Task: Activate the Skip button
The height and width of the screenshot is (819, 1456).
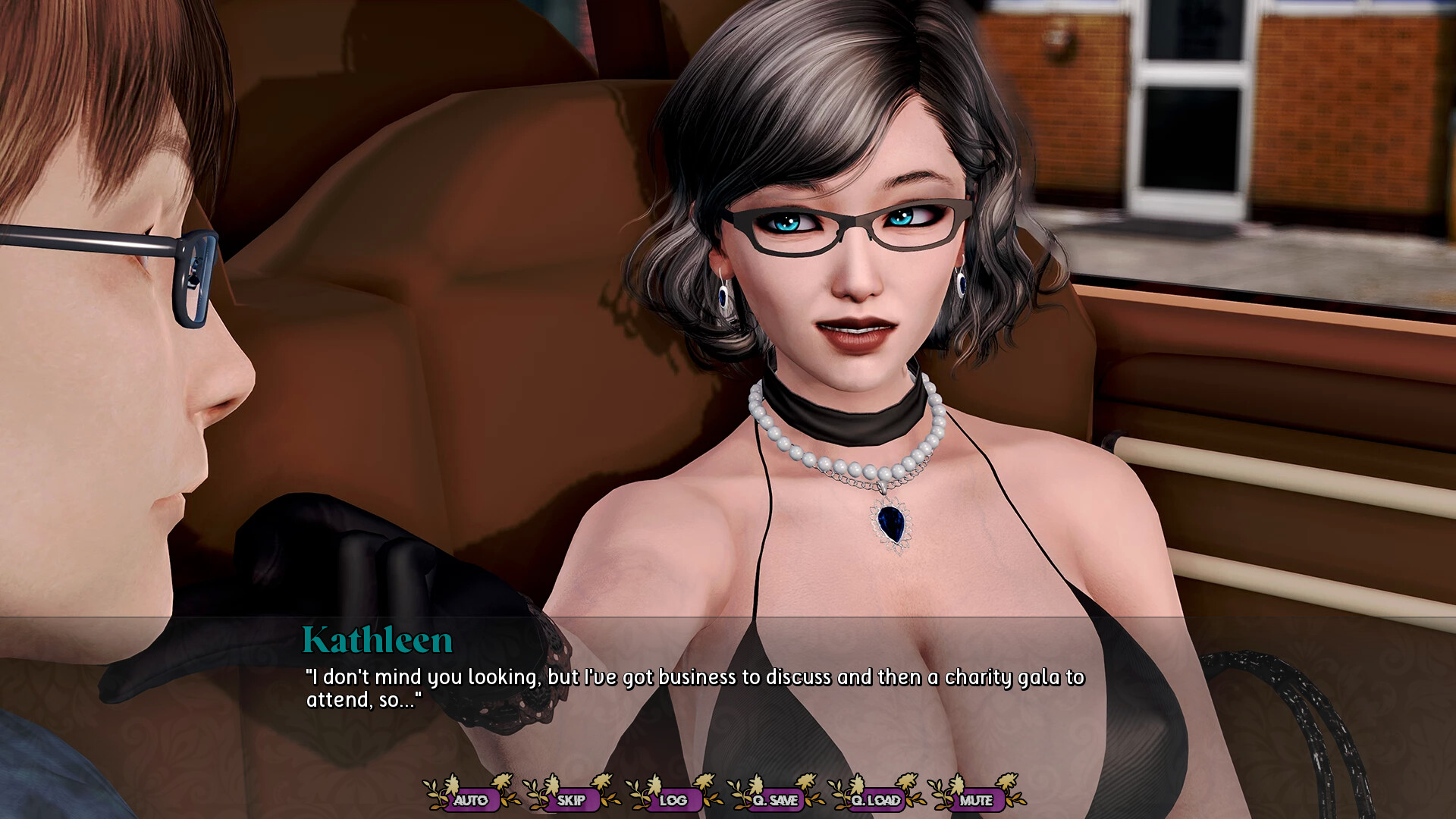Action: 571,799
